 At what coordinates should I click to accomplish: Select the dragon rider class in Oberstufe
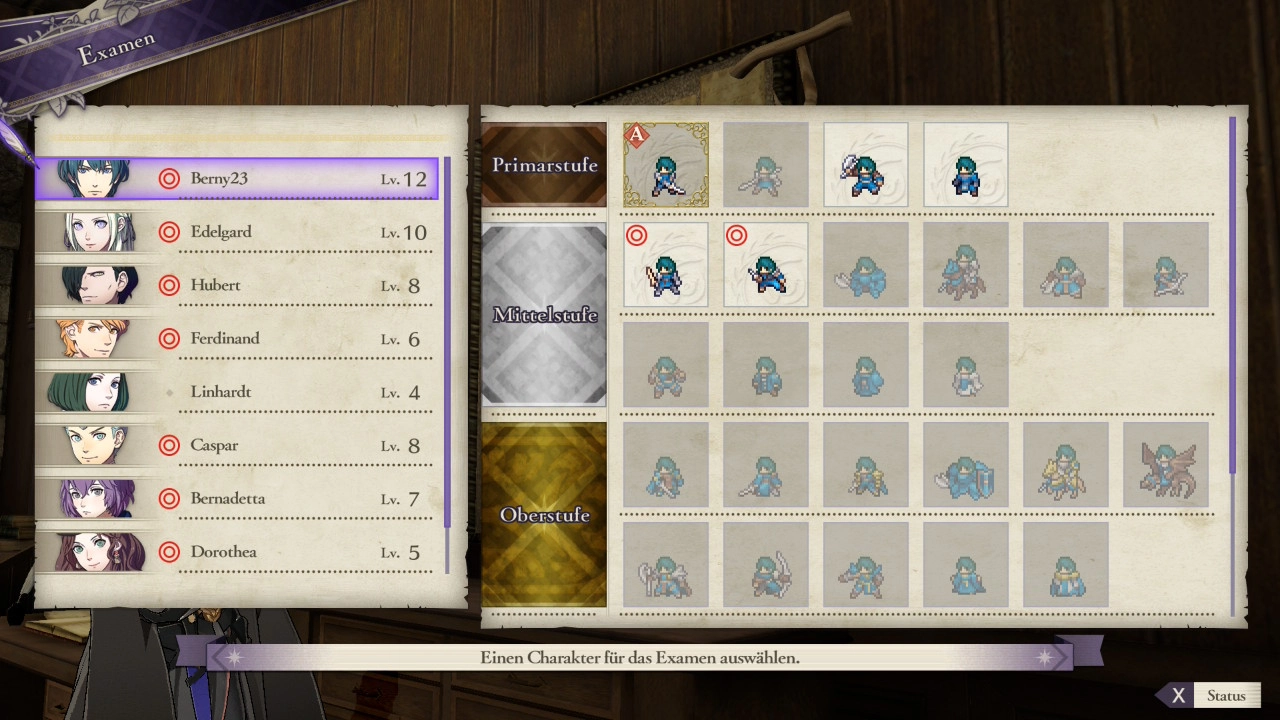click(x=1166, y=465)
